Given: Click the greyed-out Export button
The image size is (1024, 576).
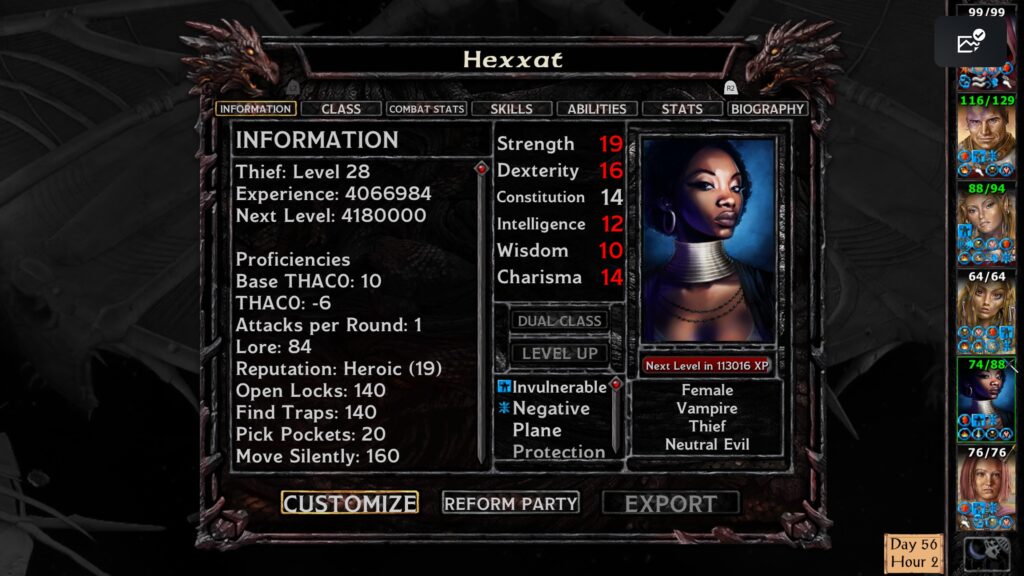Looking at the screenshot, I should click(x=671, y=503).
